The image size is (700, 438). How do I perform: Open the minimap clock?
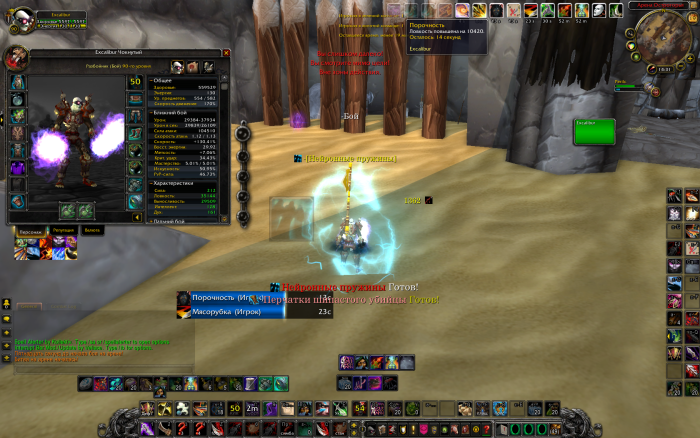coord(663,70)
